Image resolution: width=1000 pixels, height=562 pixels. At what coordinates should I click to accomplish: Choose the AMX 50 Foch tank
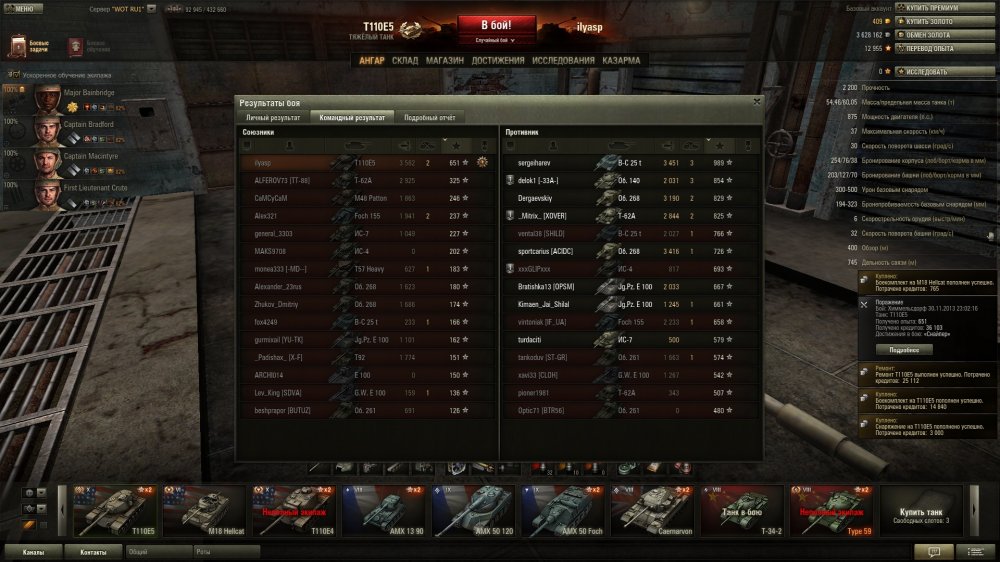pyautogui.click(x=566, y=510)
